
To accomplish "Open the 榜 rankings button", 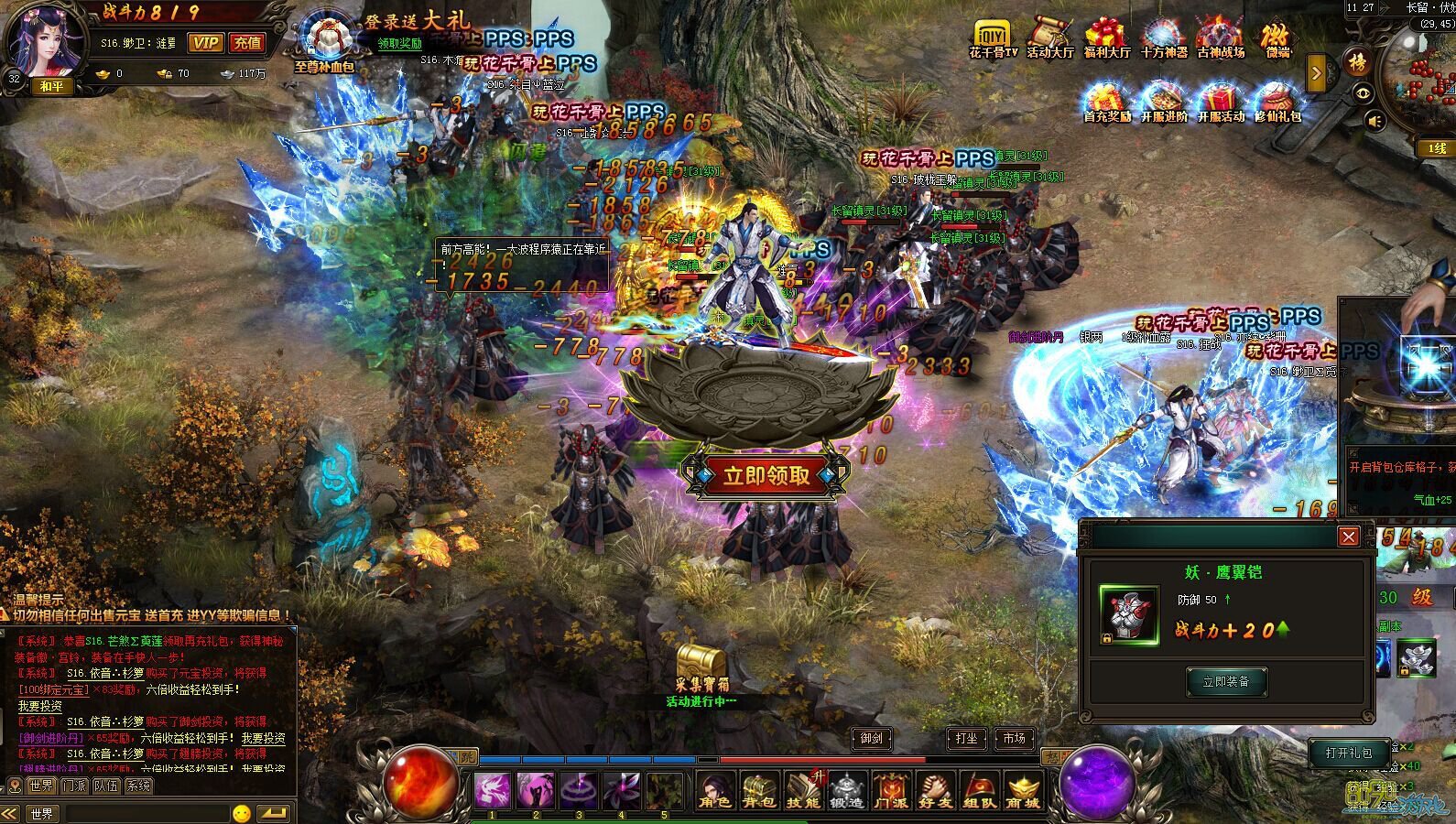I will click(1356, 62).
